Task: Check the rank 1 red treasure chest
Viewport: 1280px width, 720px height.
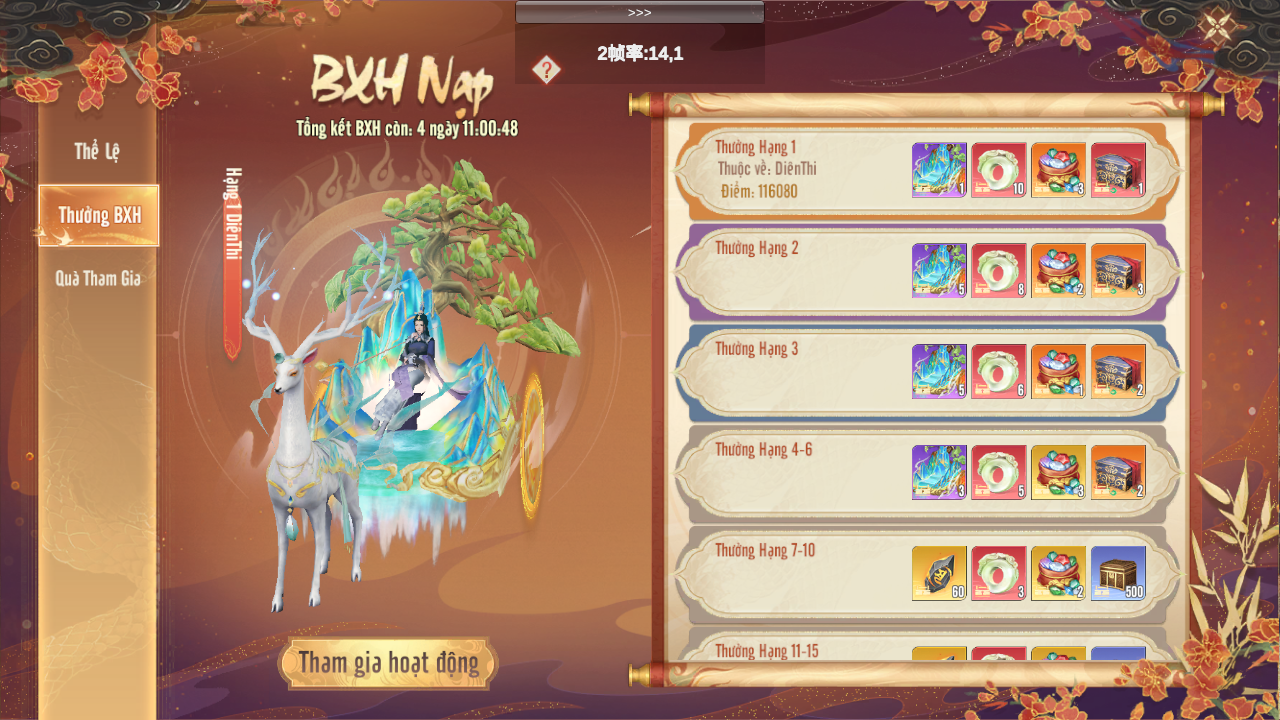Action: 1119,170
